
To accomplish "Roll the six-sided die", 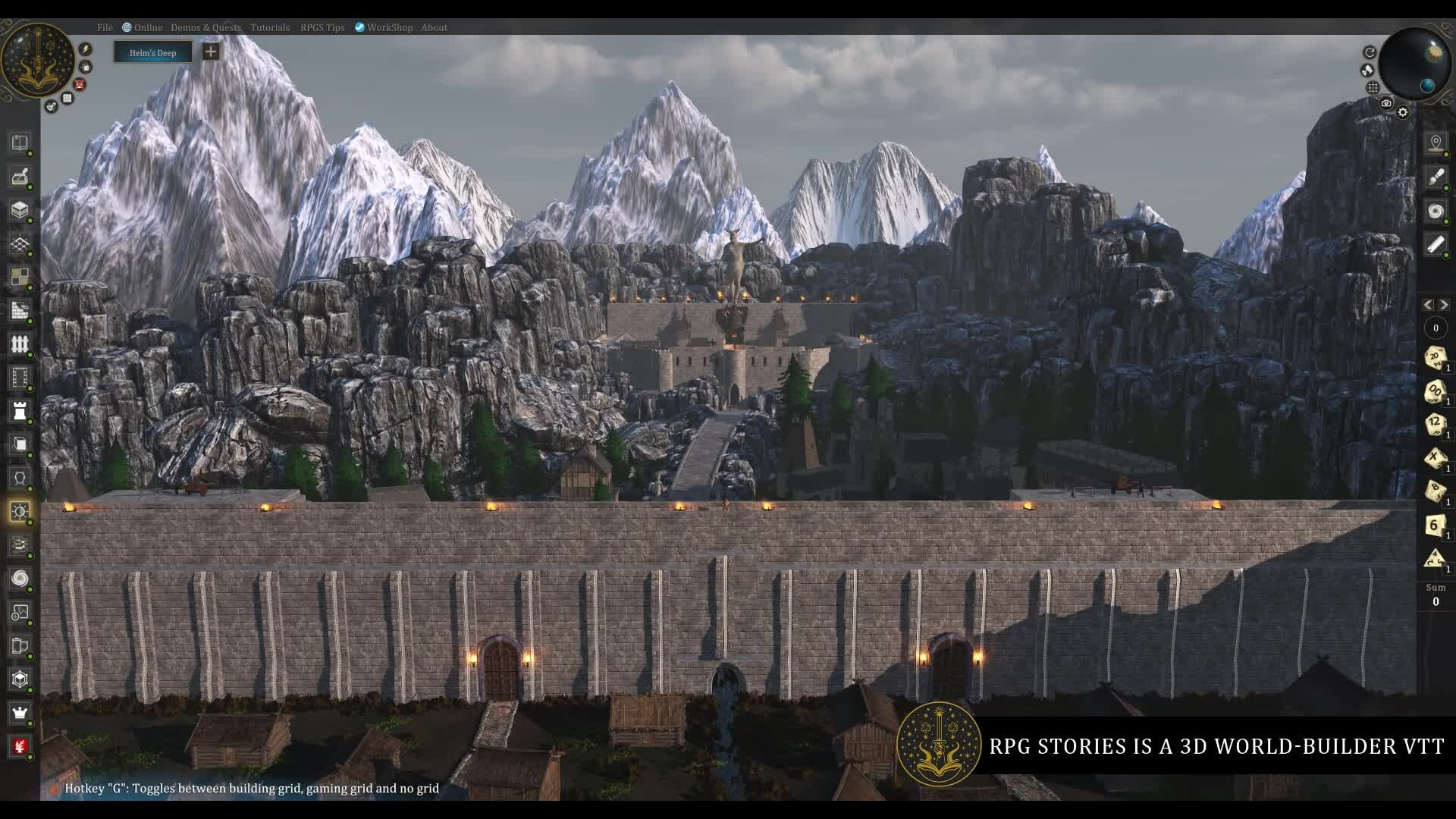I will pyautogui.click(x=1434, y=525).
